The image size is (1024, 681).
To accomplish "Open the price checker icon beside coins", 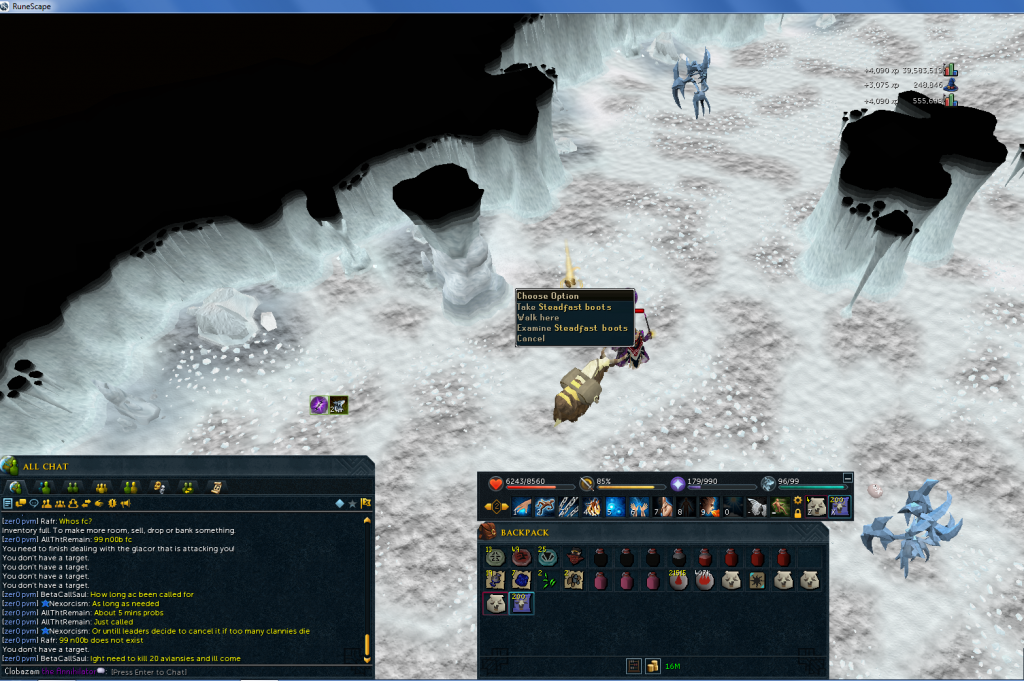I will tap(633, 666).
